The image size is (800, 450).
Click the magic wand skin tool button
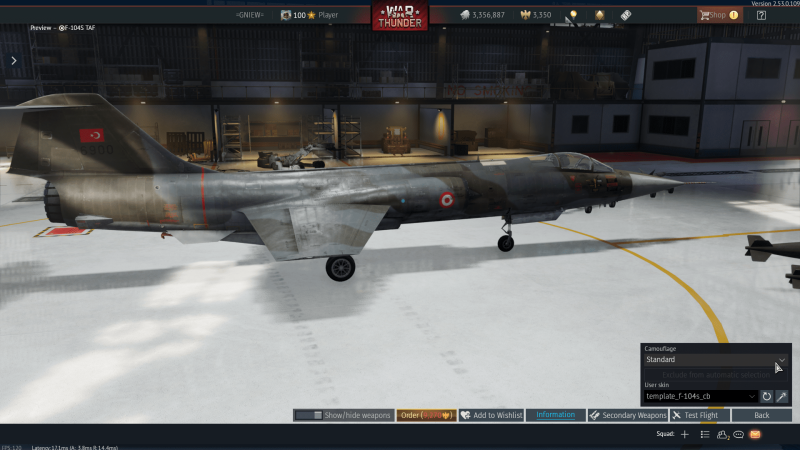click(x=782, y=396)
